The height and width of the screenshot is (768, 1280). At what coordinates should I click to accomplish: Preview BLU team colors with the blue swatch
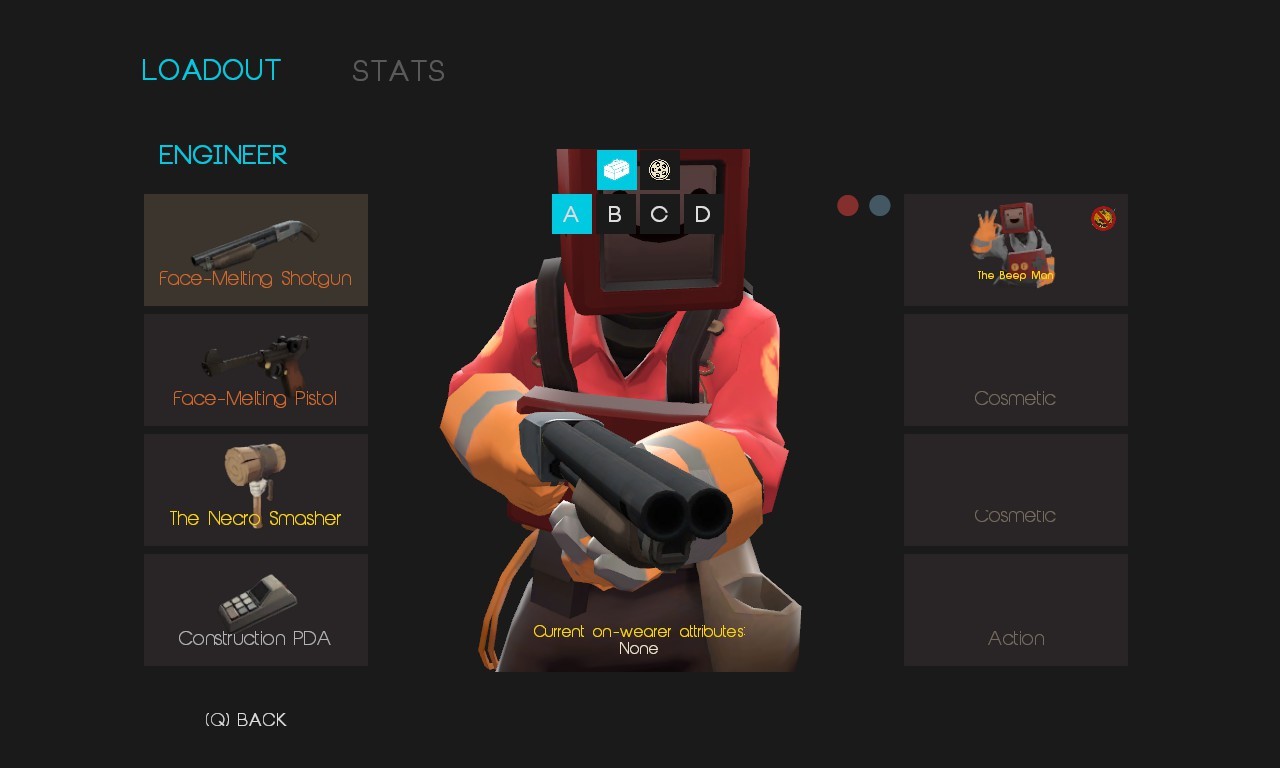[879, 205]
